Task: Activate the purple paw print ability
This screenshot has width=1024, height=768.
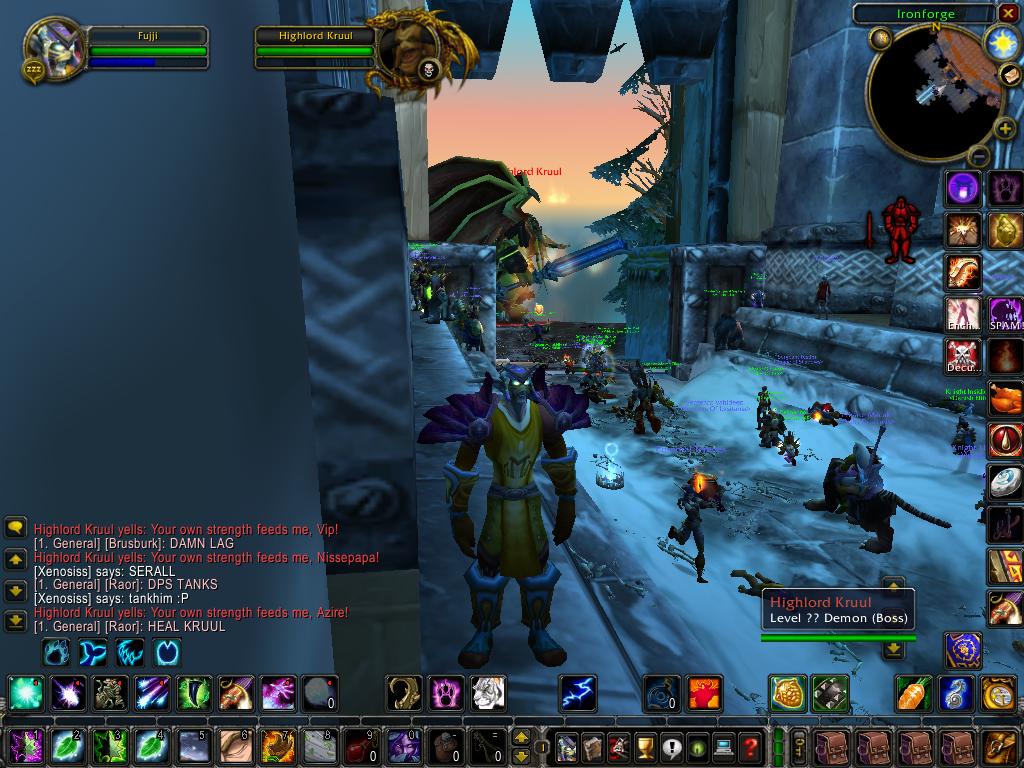Action: coord(446,692)
